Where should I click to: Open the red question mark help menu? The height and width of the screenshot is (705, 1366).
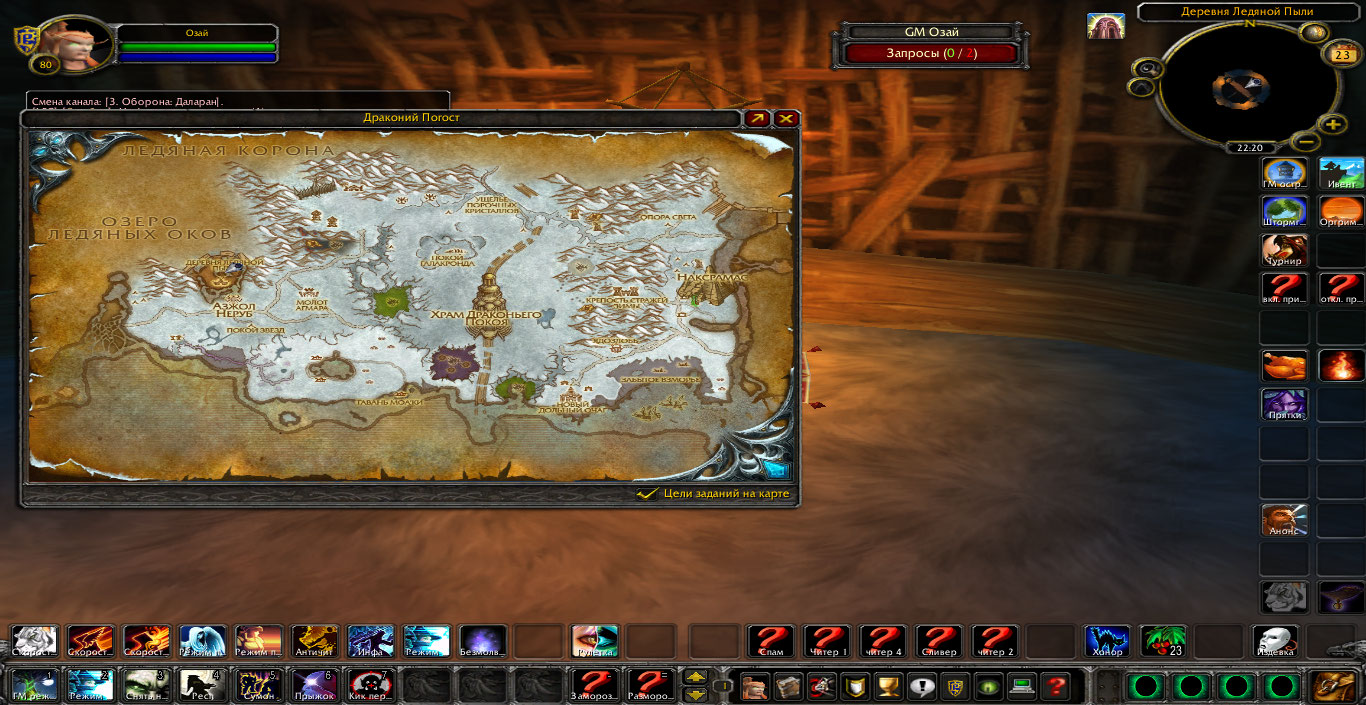pos(1054,686)
